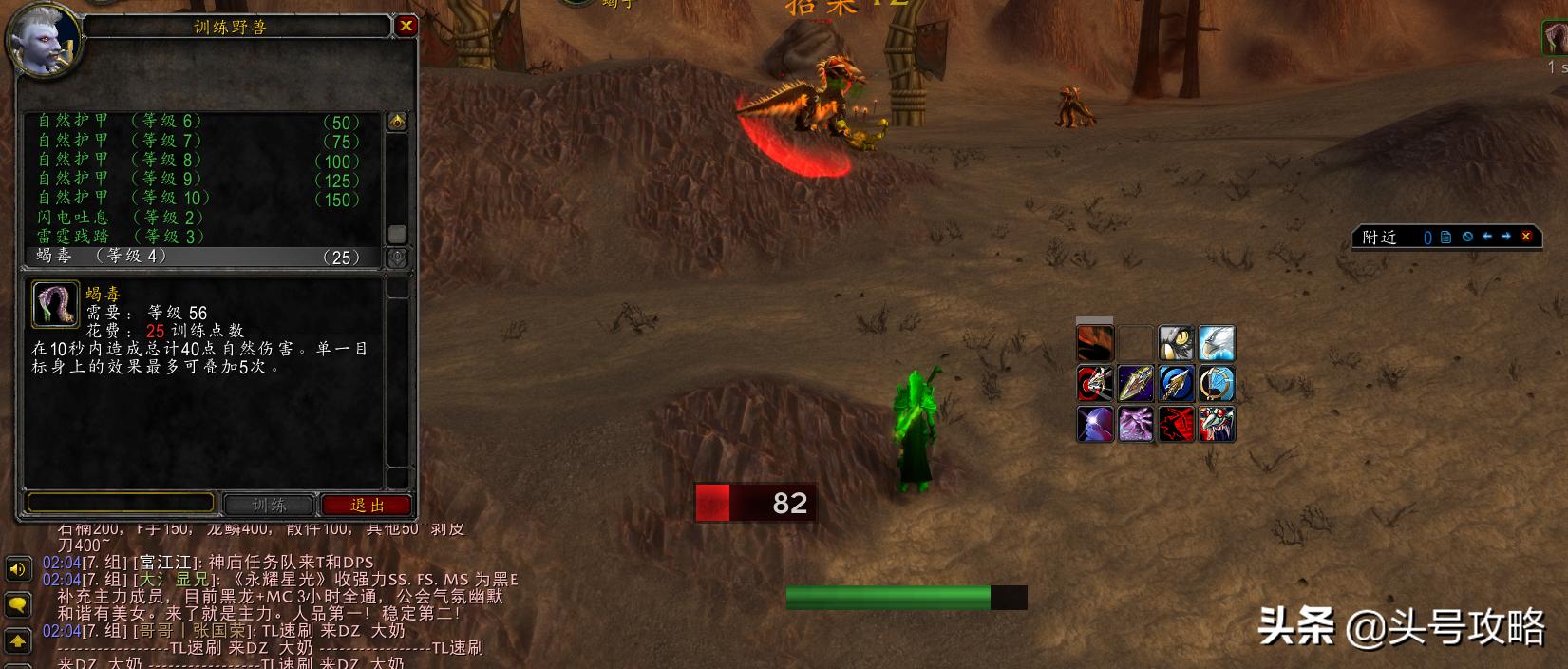This screenshot has width=1568, height=669.
Task: Click the skill list scroll-up arrow
Action: (397, 122)
